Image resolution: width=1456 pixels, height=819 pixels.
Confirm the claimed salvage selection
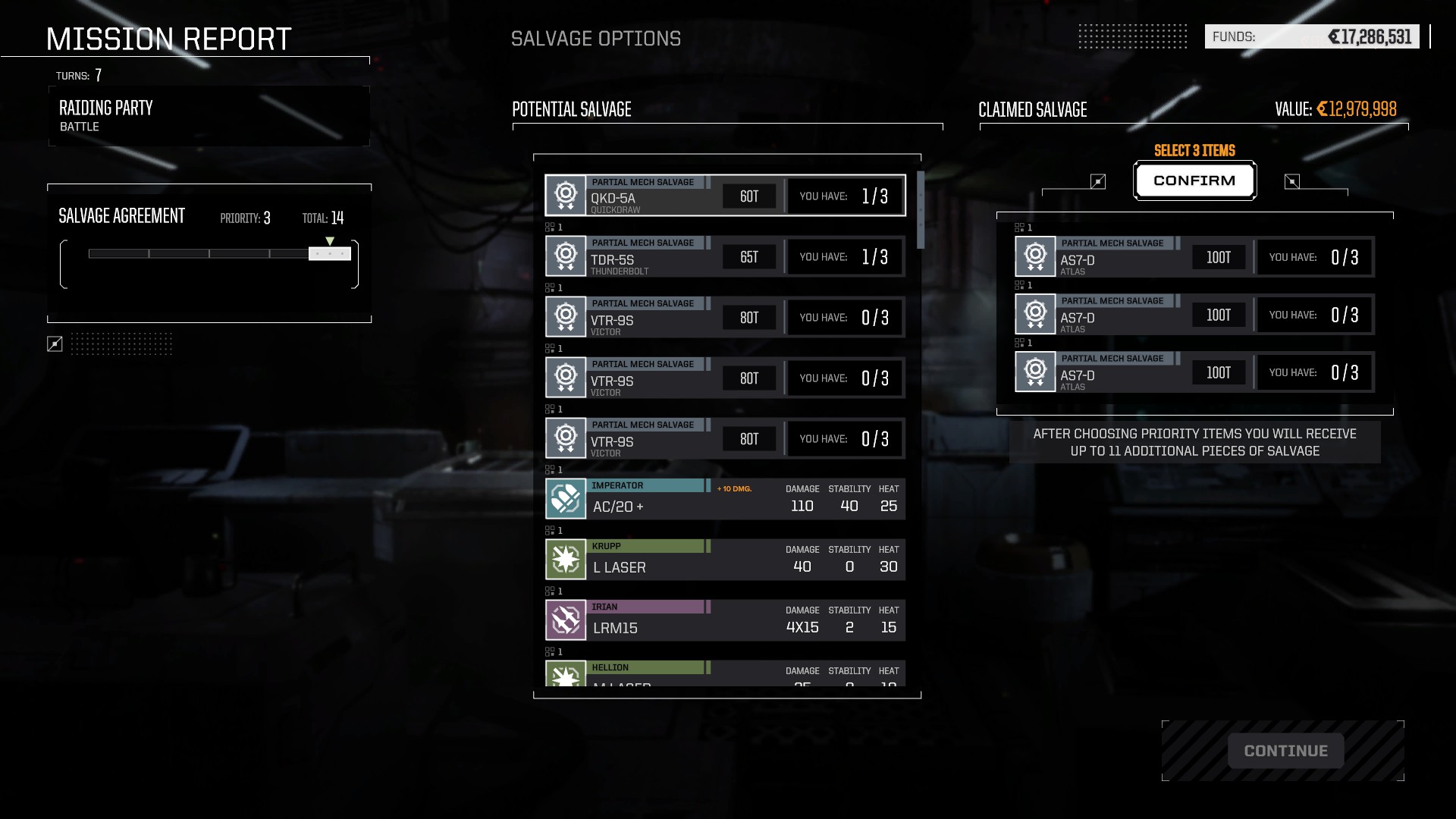[1194, 180]
